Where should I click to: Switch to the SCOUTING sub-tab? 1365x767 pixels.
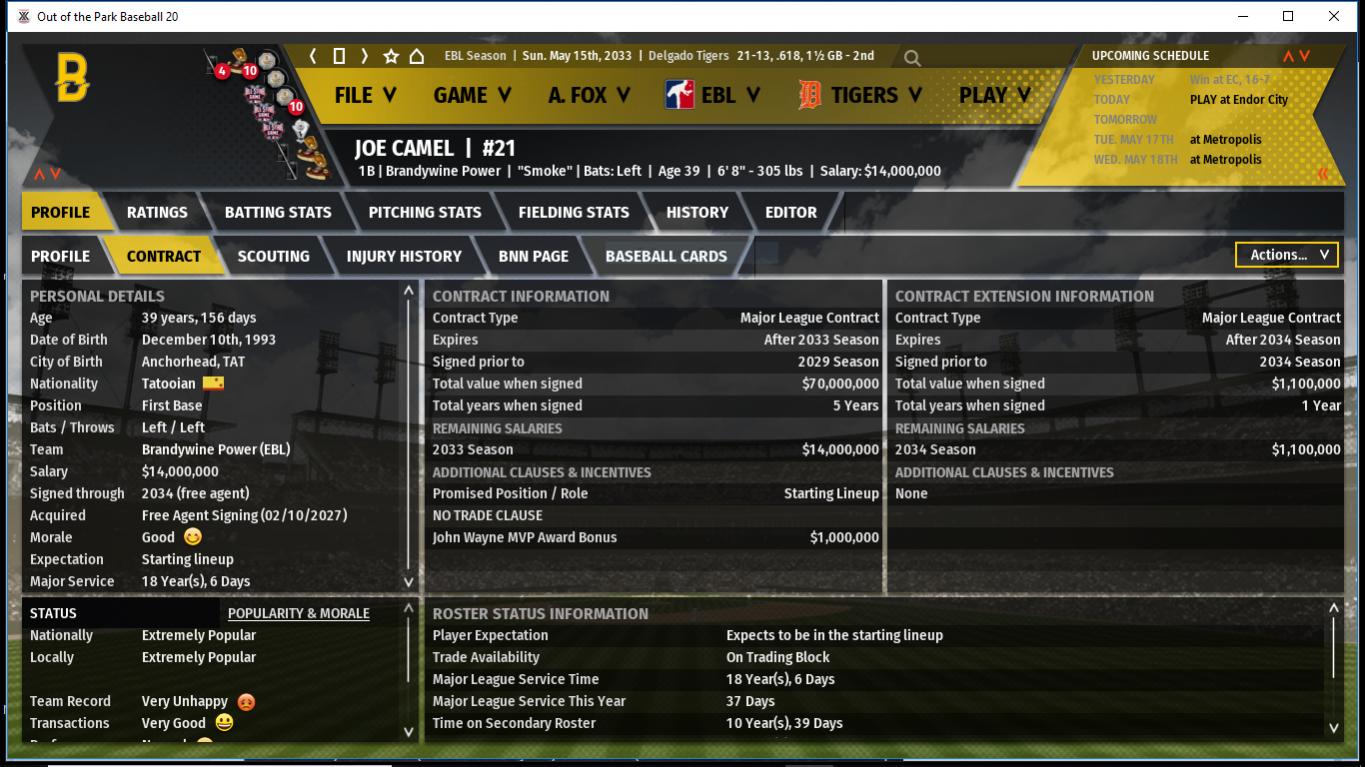(273, 256)
